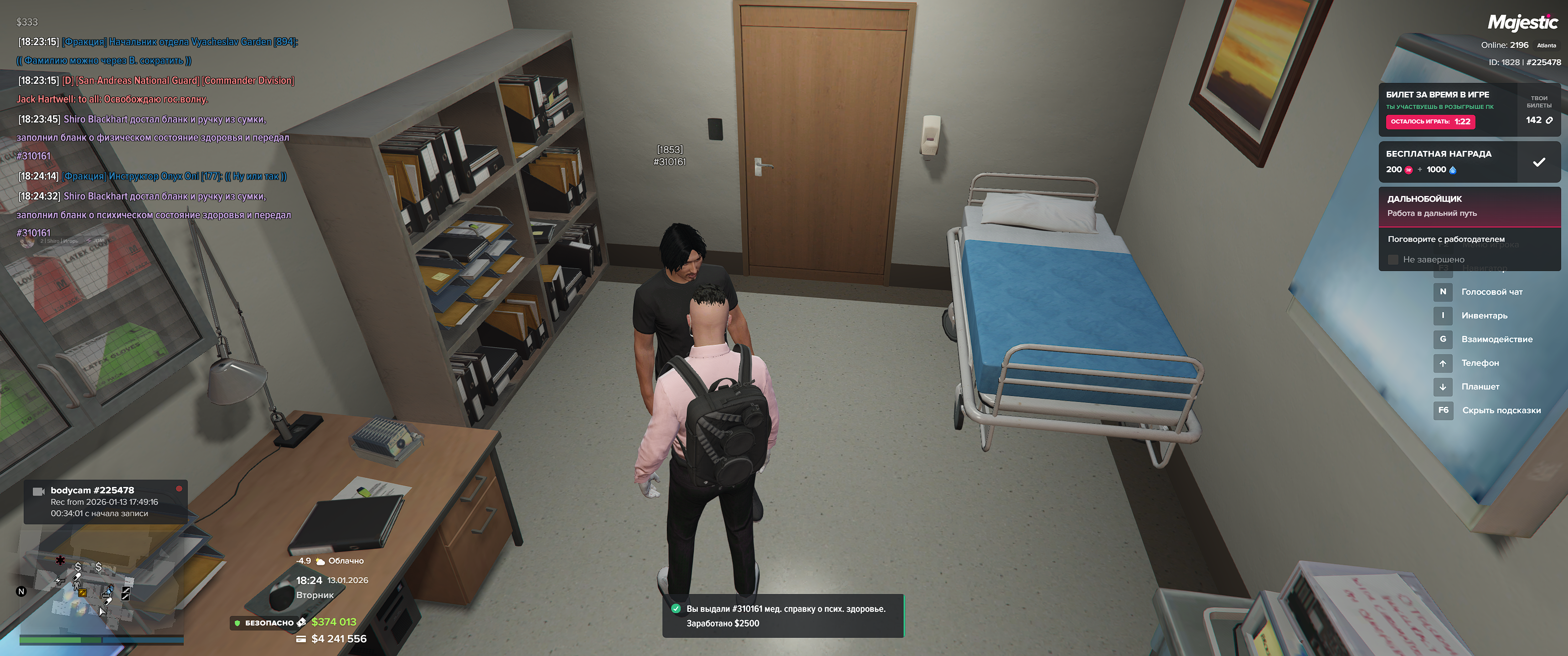Click the Majestic logo
1568x656 pixels.
click(1522, 23)
